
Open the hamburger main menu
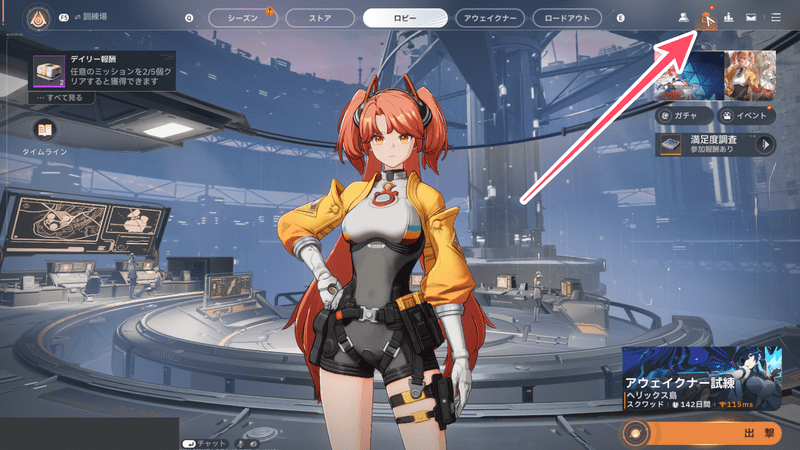pyautogui.click(x=775, y=18)
